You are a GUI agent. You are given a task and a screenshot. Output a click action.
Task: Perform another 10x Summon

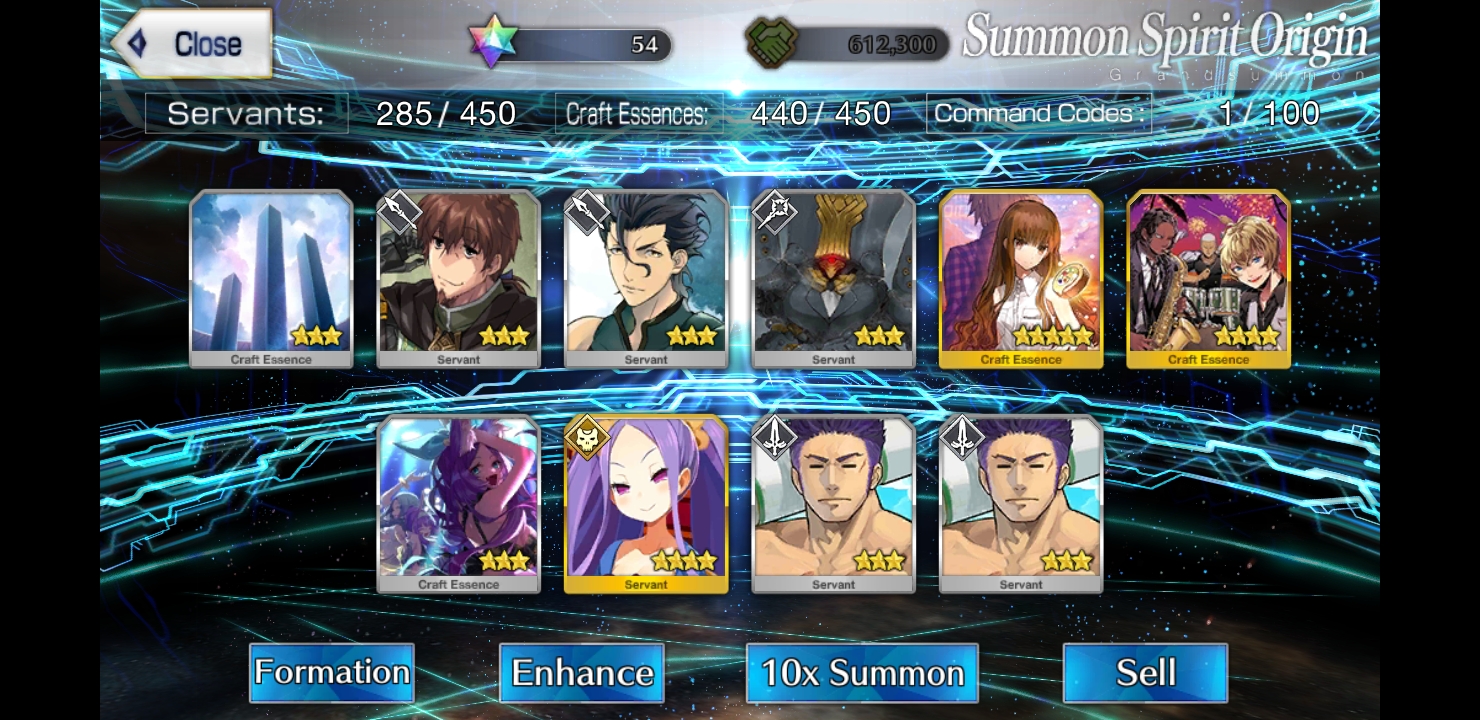[862, 672]
